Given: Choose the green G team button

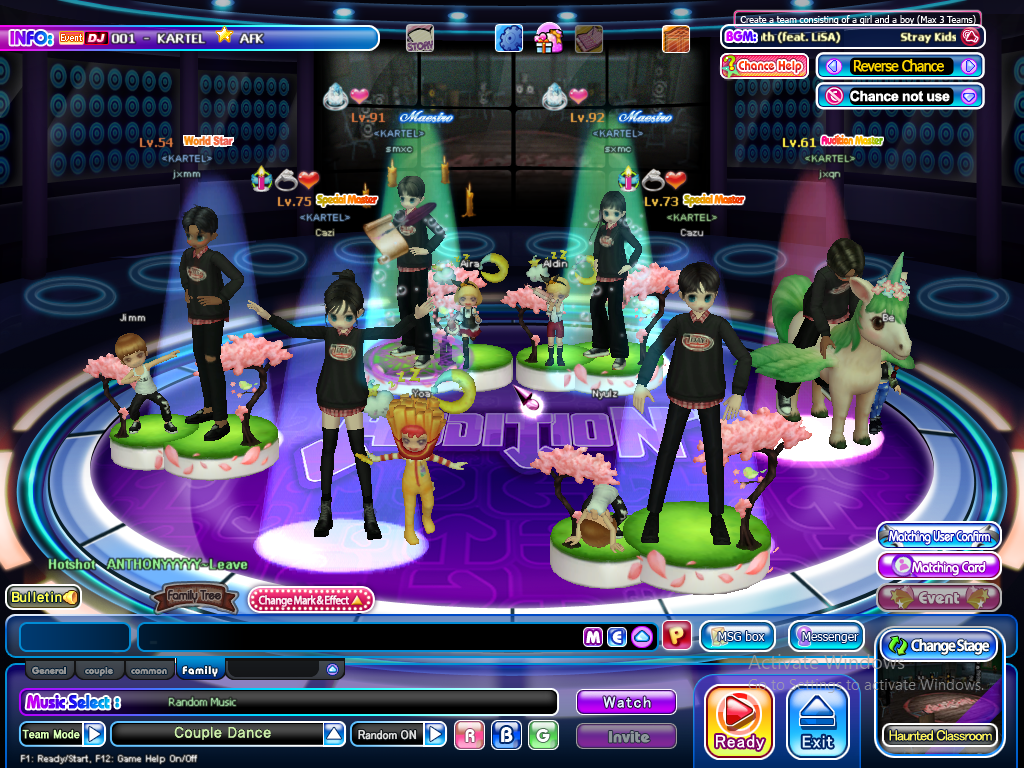Looking at the screenshot, I should pos(543,735).
